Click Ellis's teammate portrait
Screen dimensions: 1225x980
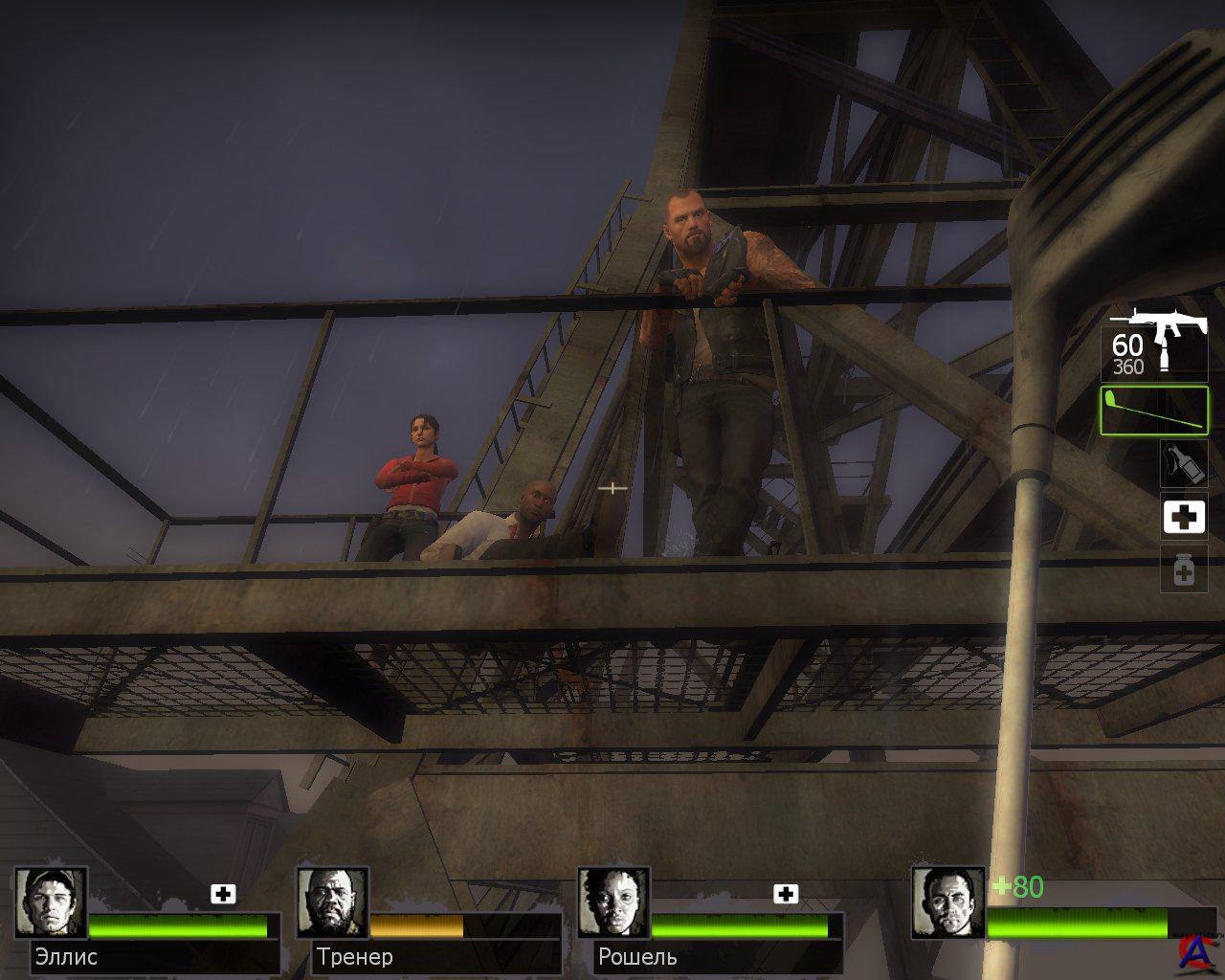click(51, 903)
